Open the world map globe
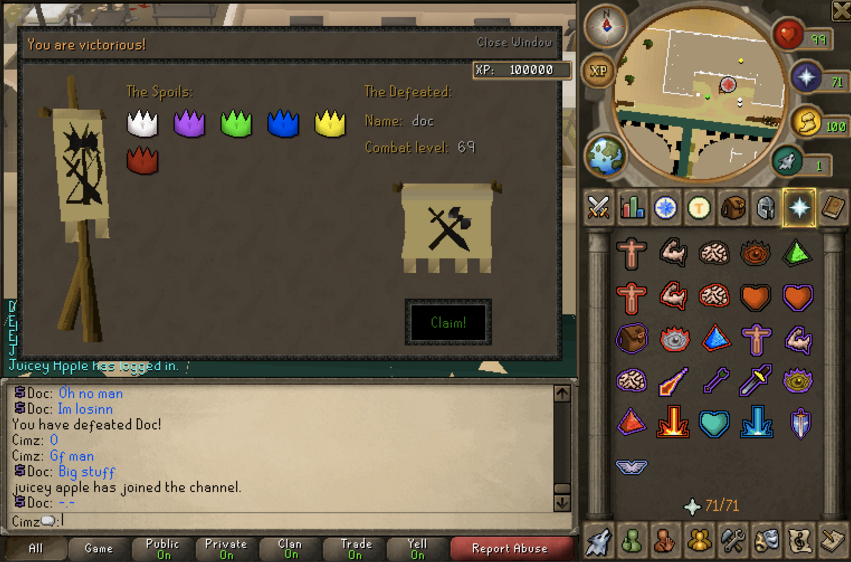This screenshot has height=562, width=851. 606,157
